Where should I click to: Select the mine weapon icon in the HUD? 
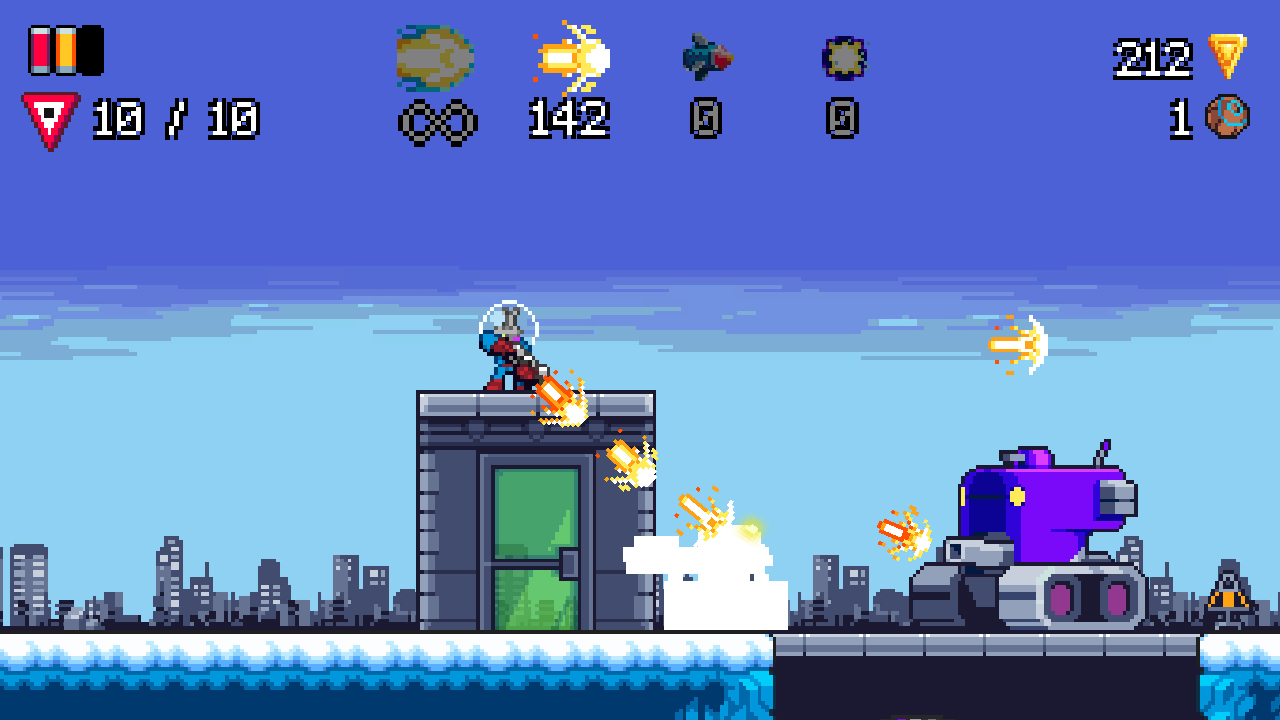pyautogui.click(x=843, y=57)
